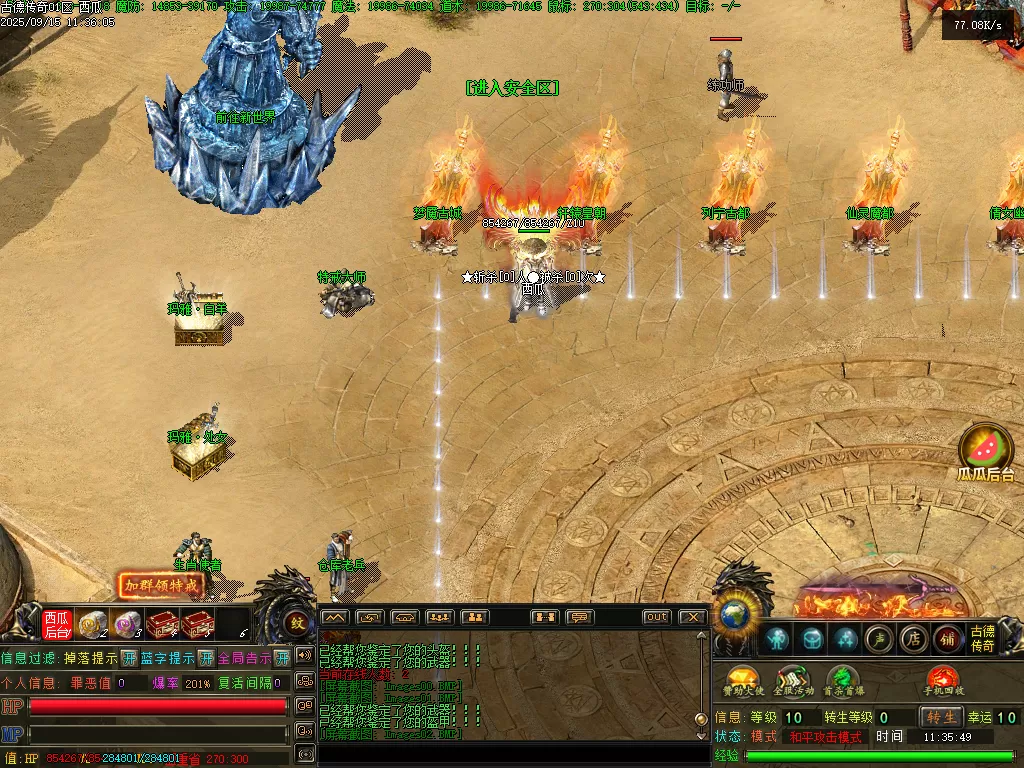
Task: Click the 加群领特戒 promo button
Action: tap(159, 586)
